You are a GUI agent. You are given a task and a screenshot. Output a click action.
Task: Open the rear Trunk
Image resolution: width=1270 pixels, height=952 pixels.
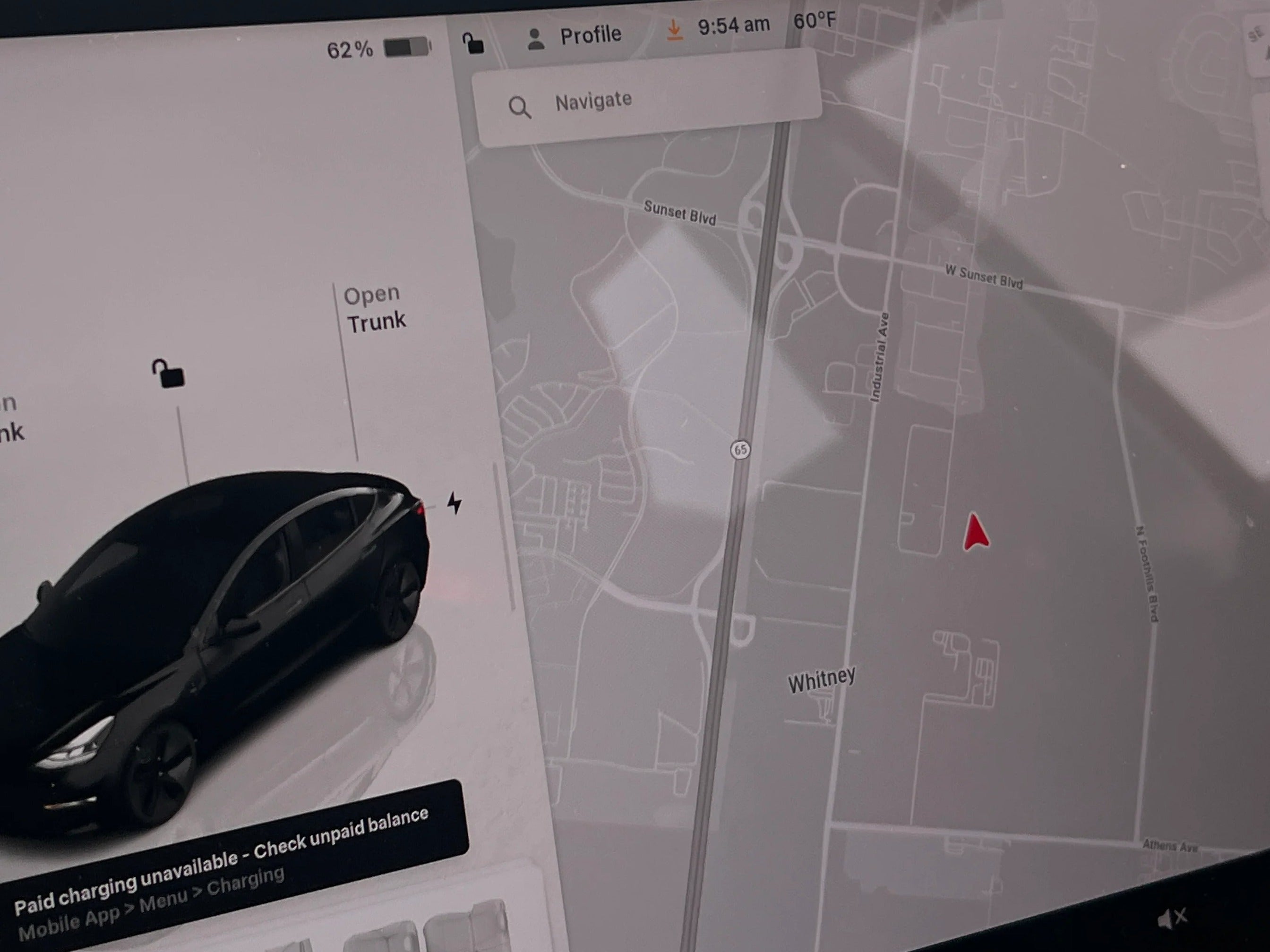[x=376, y=309]
